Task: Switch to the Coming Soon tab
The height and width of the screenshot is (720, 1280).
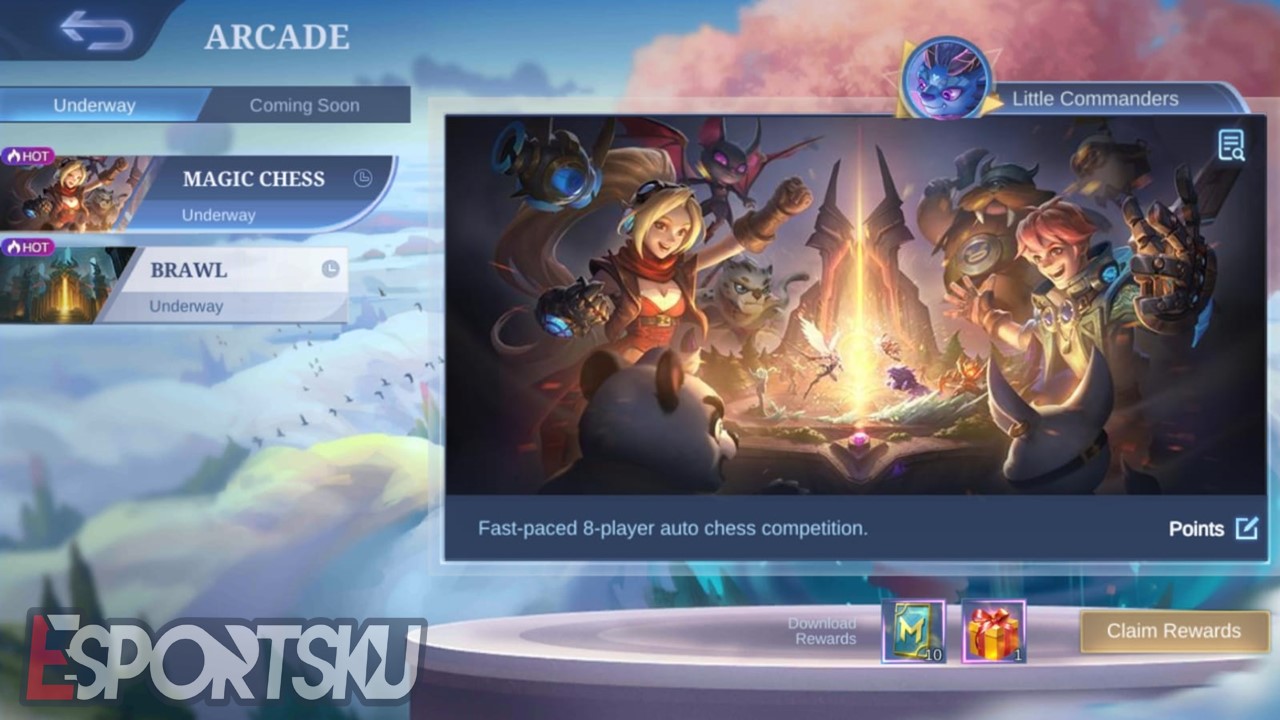Action: [305, 104]
